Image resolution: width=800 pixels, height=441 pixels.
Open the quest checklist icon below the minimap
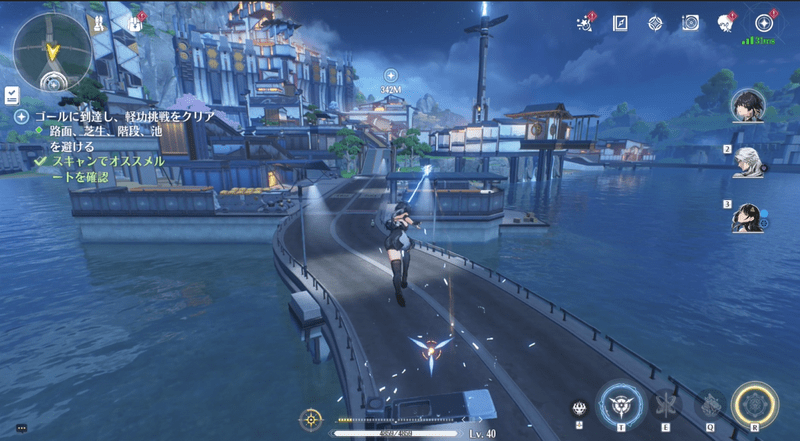pos(11,94)
